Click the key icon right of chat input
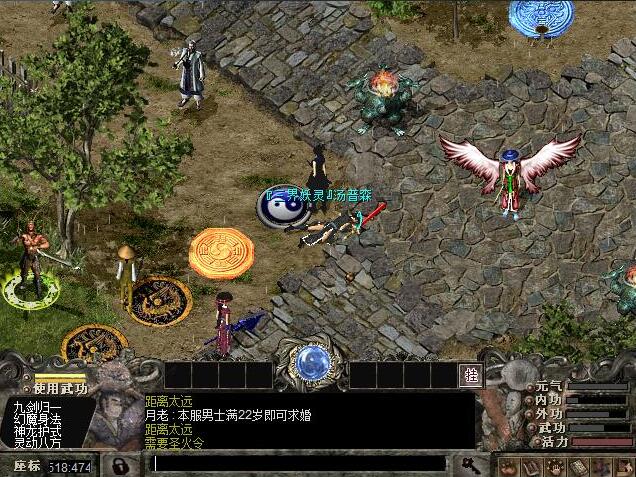This screenshot has height=477, width=636. point(469,464)
